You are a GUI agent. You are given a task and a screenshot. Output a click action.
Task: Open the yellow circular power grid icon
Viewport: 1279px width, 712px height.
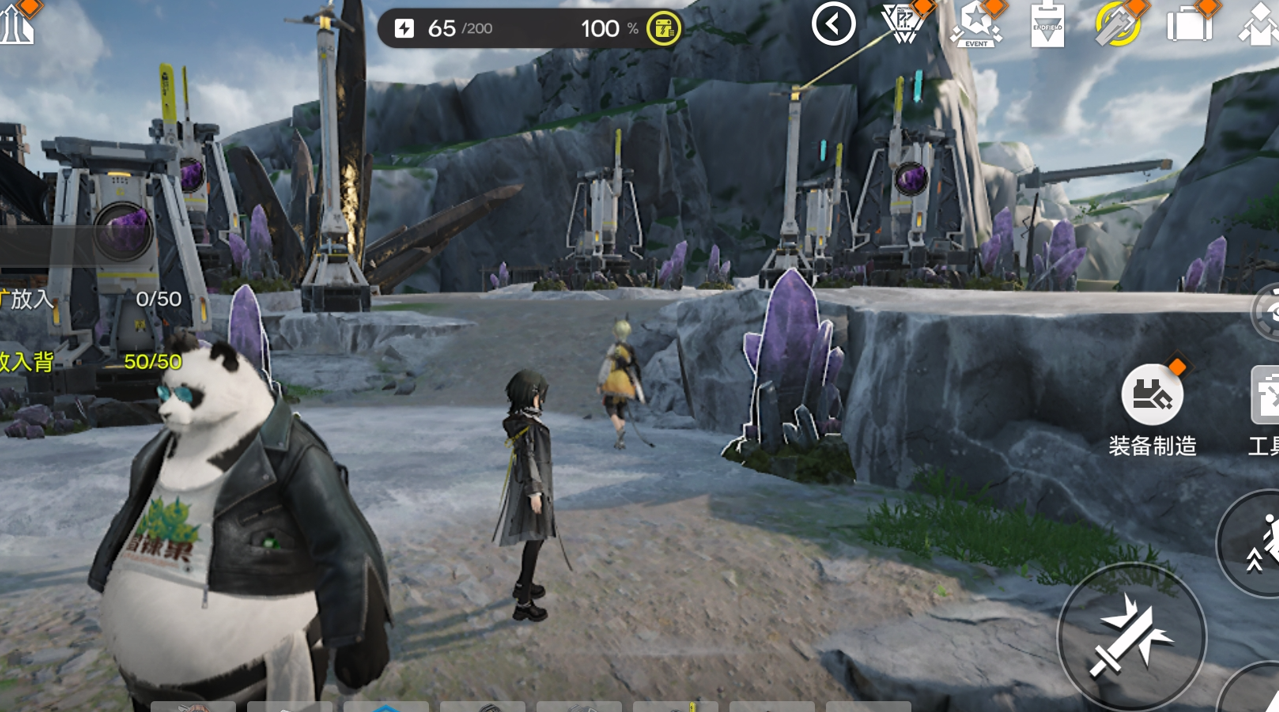tap(663, 28)
